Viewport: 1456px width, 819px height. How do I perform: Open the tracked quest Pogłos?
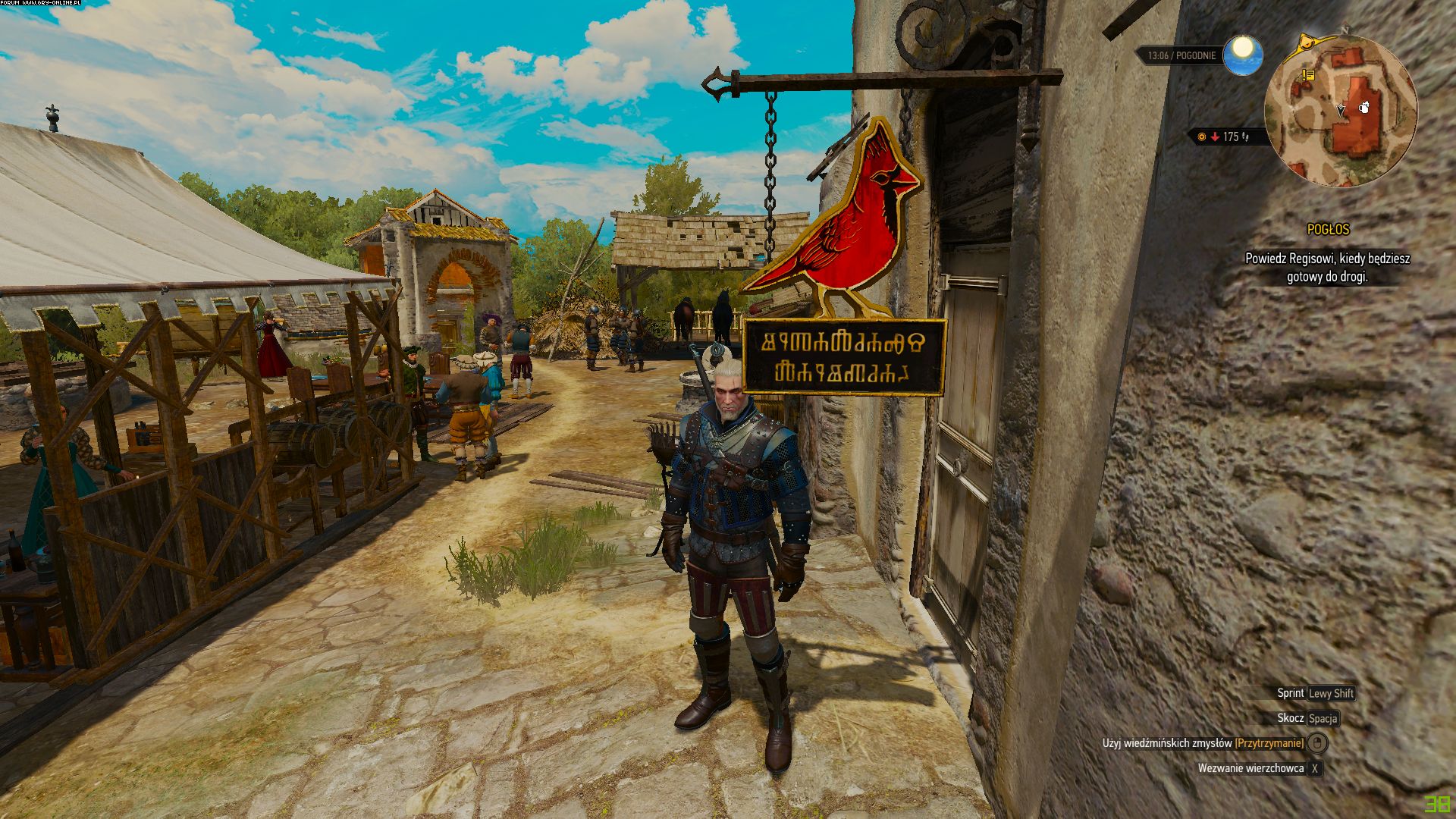[1328, 229]
